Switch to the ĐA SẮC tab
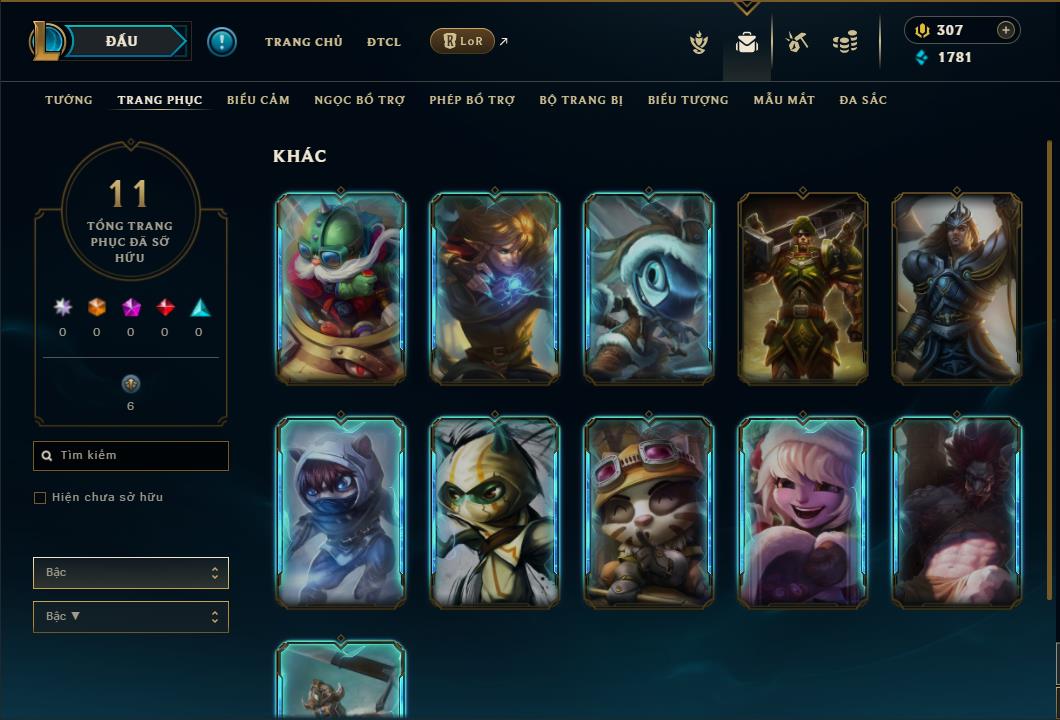This screenshot has width=1060, height=720. click(863, 100)
